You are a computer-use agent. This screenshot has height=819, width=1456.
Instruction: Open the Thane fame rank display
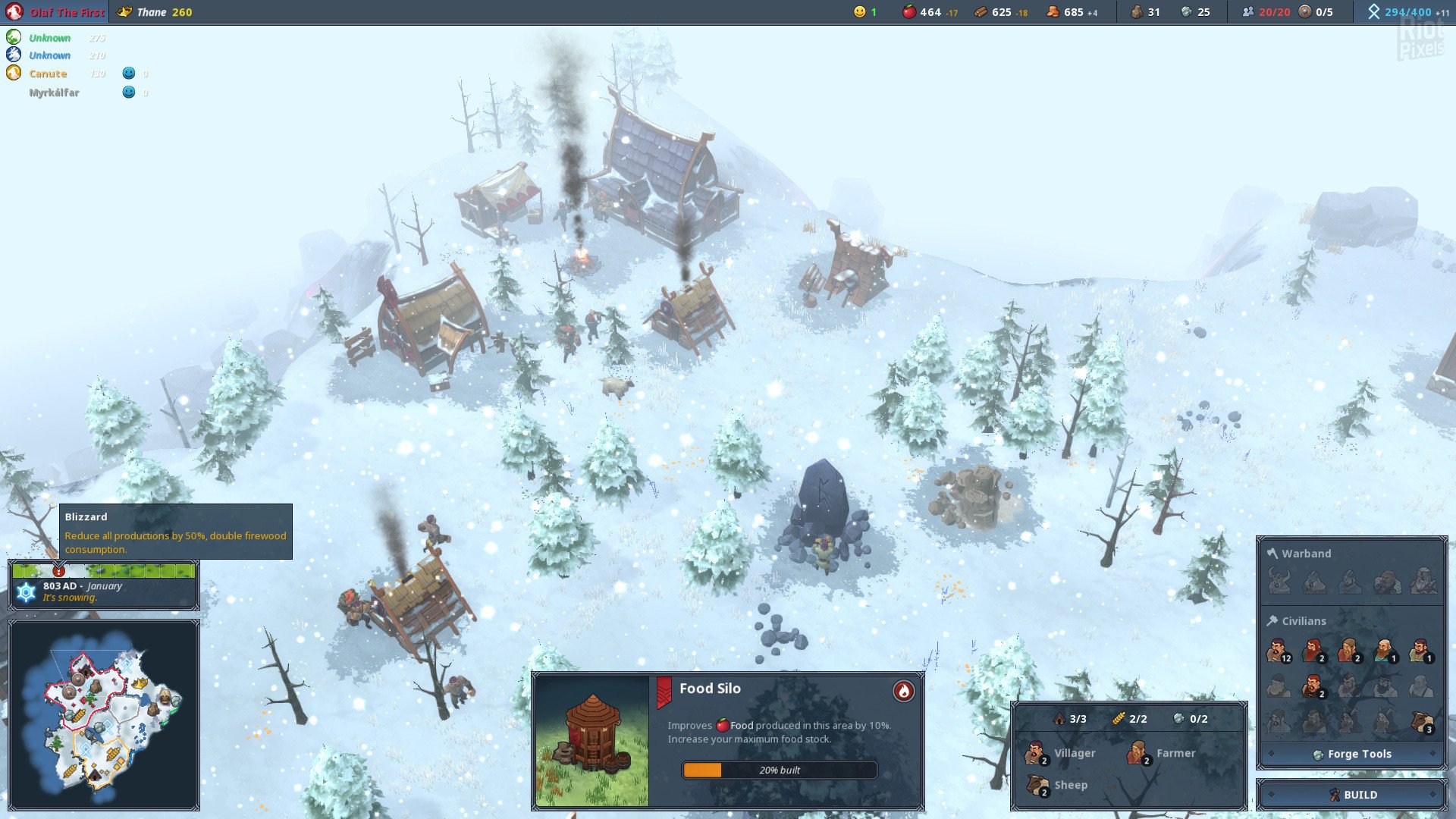pos(155,12)
